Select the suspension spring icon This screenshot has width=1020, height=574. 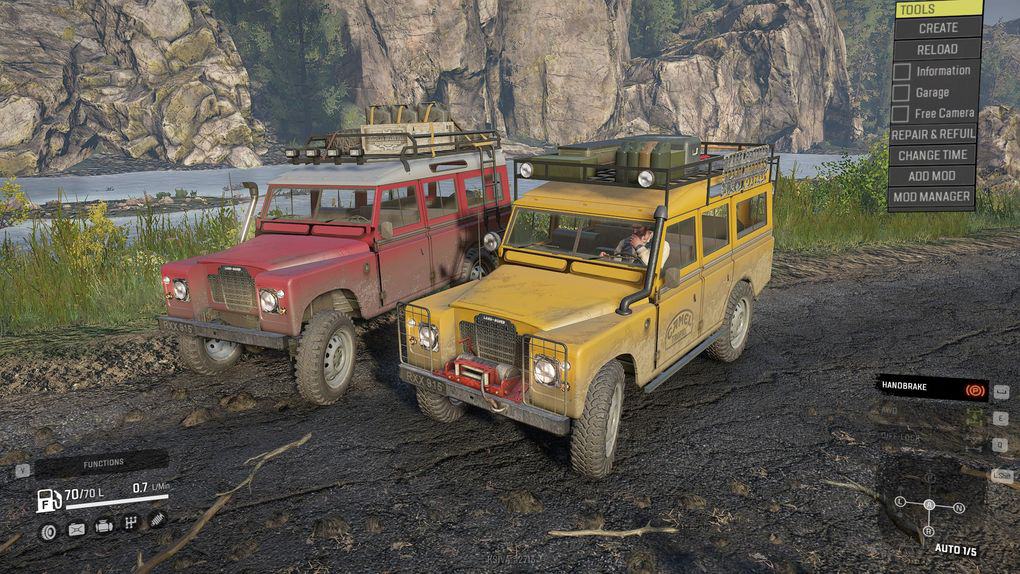pyautogui.click(x=157, y=521)
